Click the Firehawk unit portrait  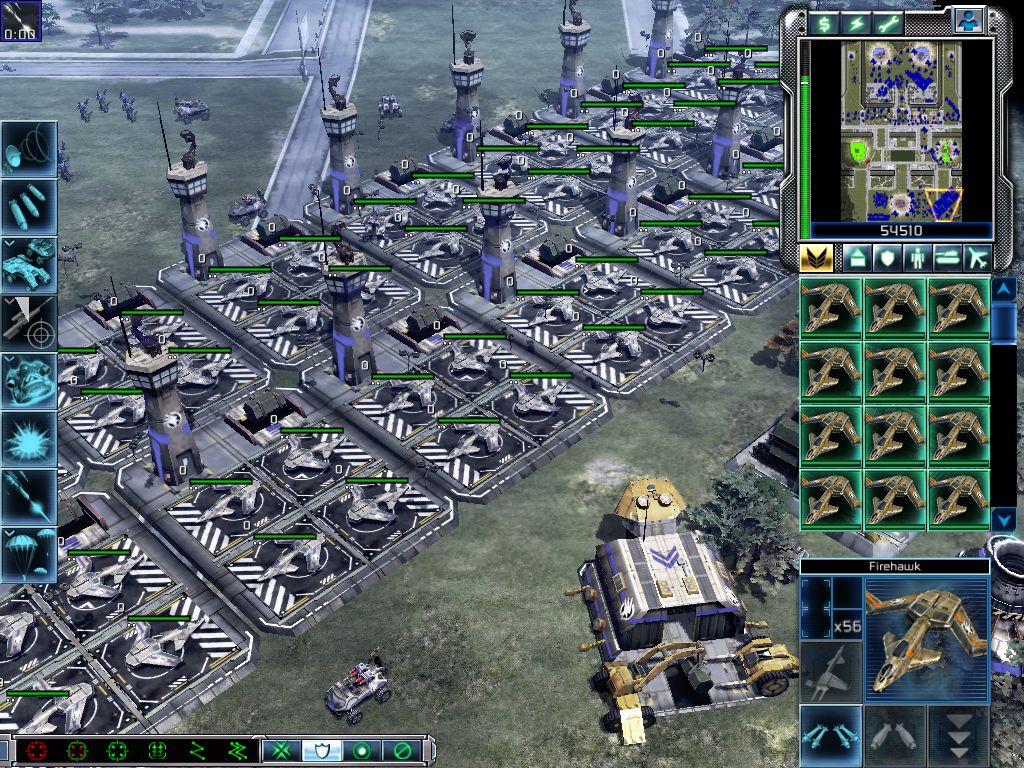(x=926, y=640)
